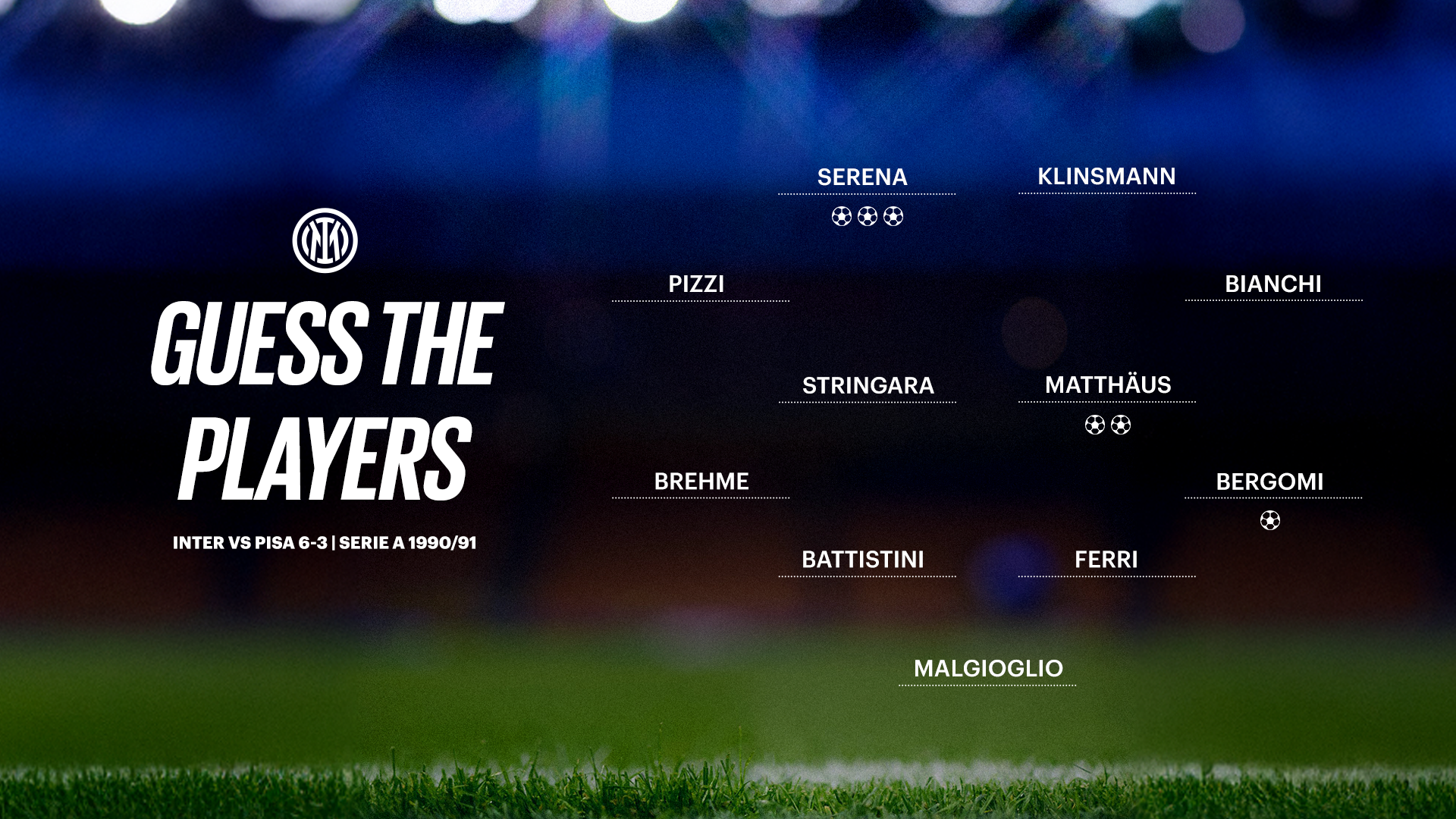Click the Pizzi name field

click(696, 284)
